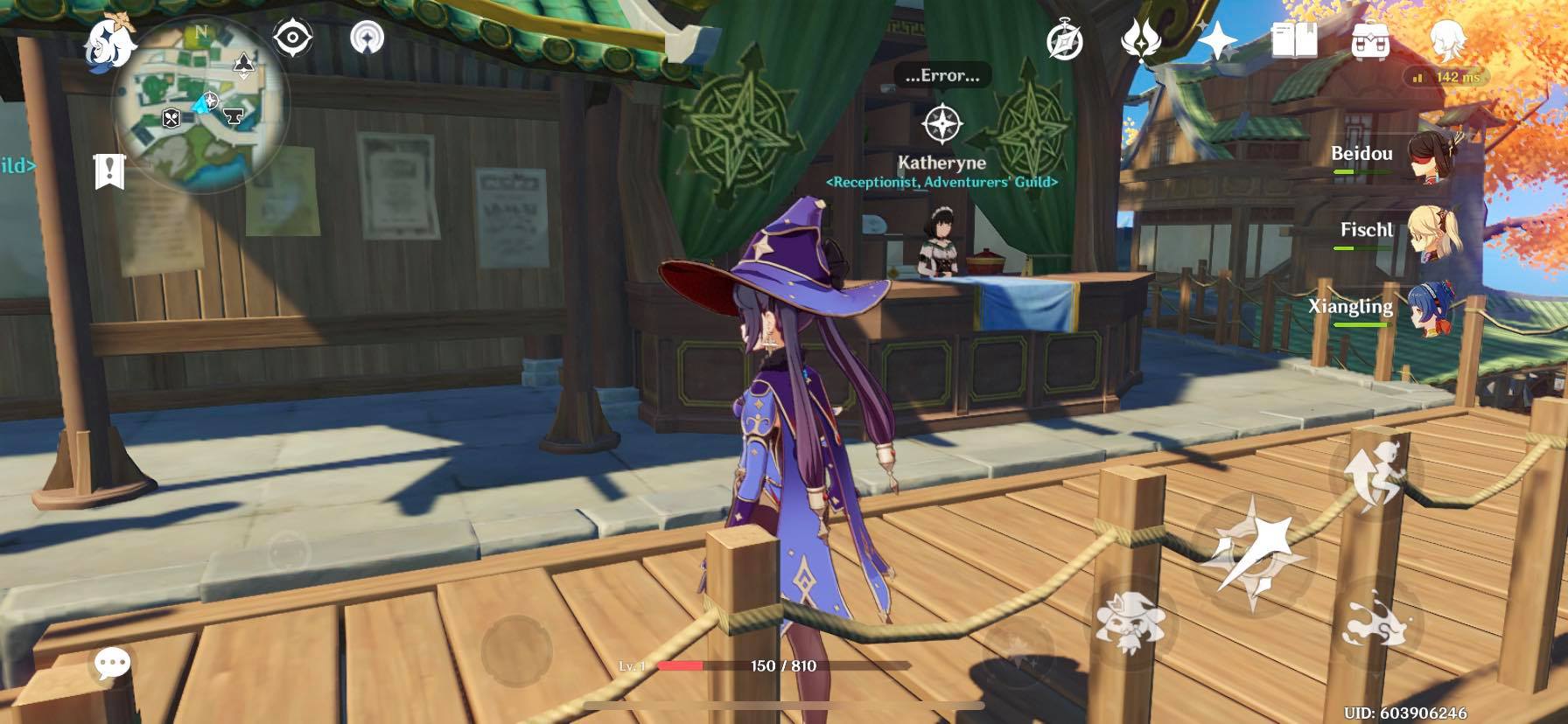This screenshot has height=724, width=1568.
Task: Open the circular minimap
Action: [201, 105]
